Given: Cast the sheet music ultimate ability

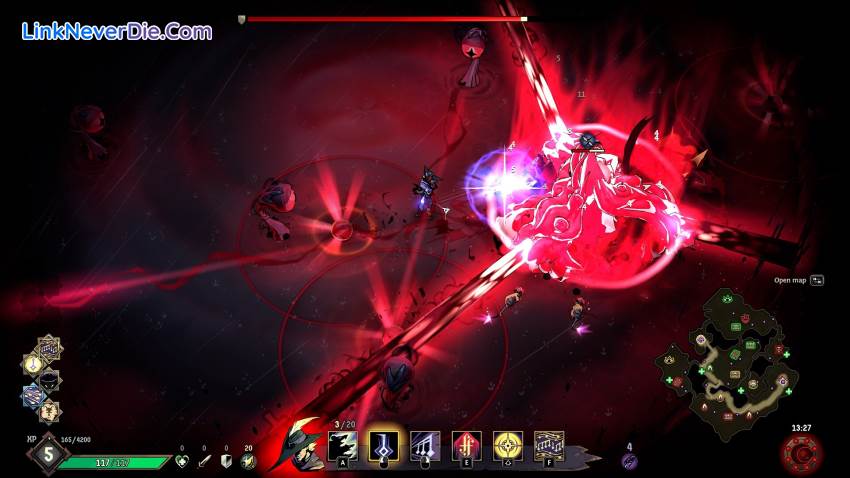Looking at the screenshot, I should tap(548, 445).
